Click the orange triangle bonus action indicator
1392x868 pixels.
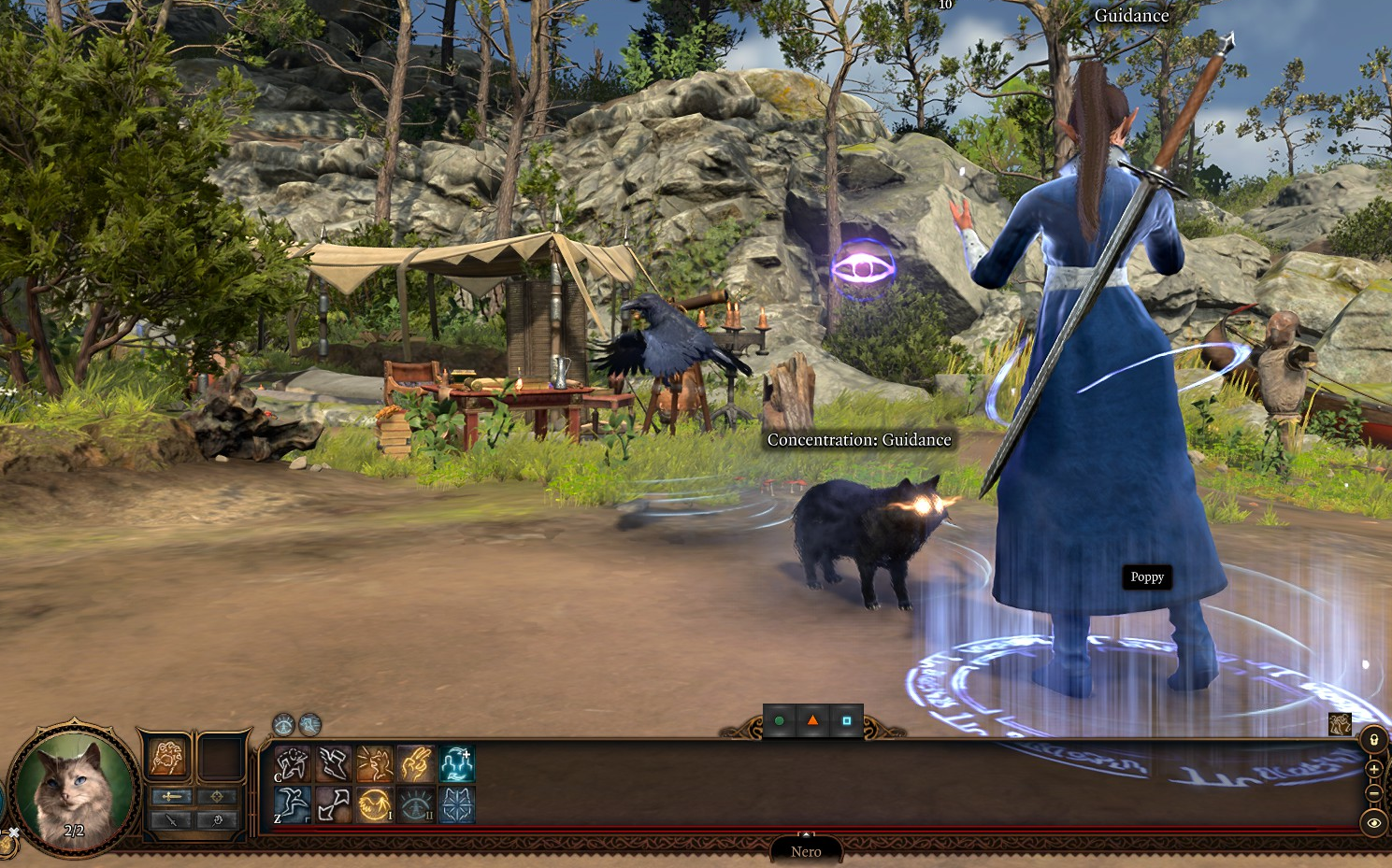812,720
